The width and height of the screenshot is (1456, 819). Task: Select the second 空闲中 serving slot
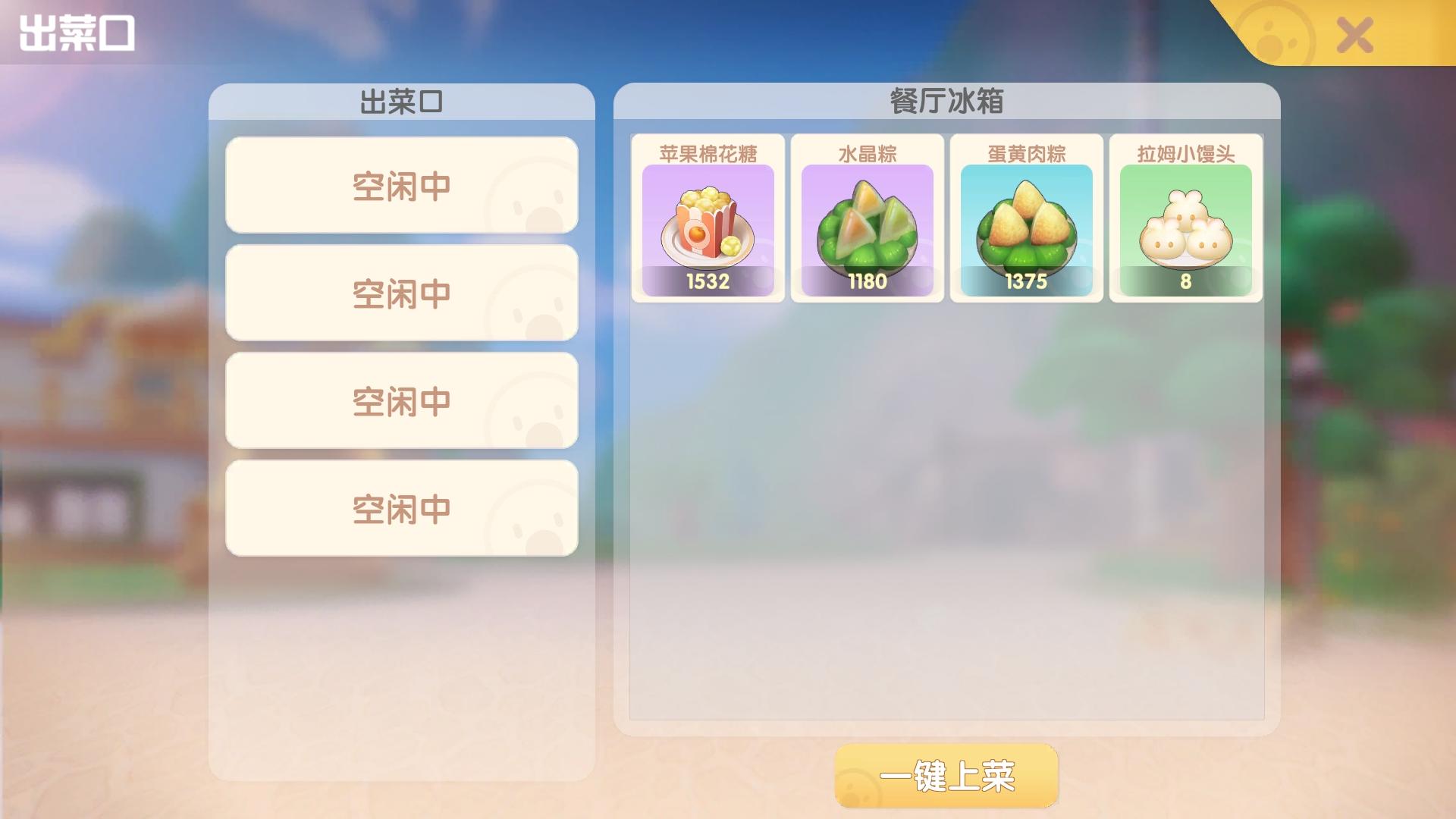click(x=402, y=292)
